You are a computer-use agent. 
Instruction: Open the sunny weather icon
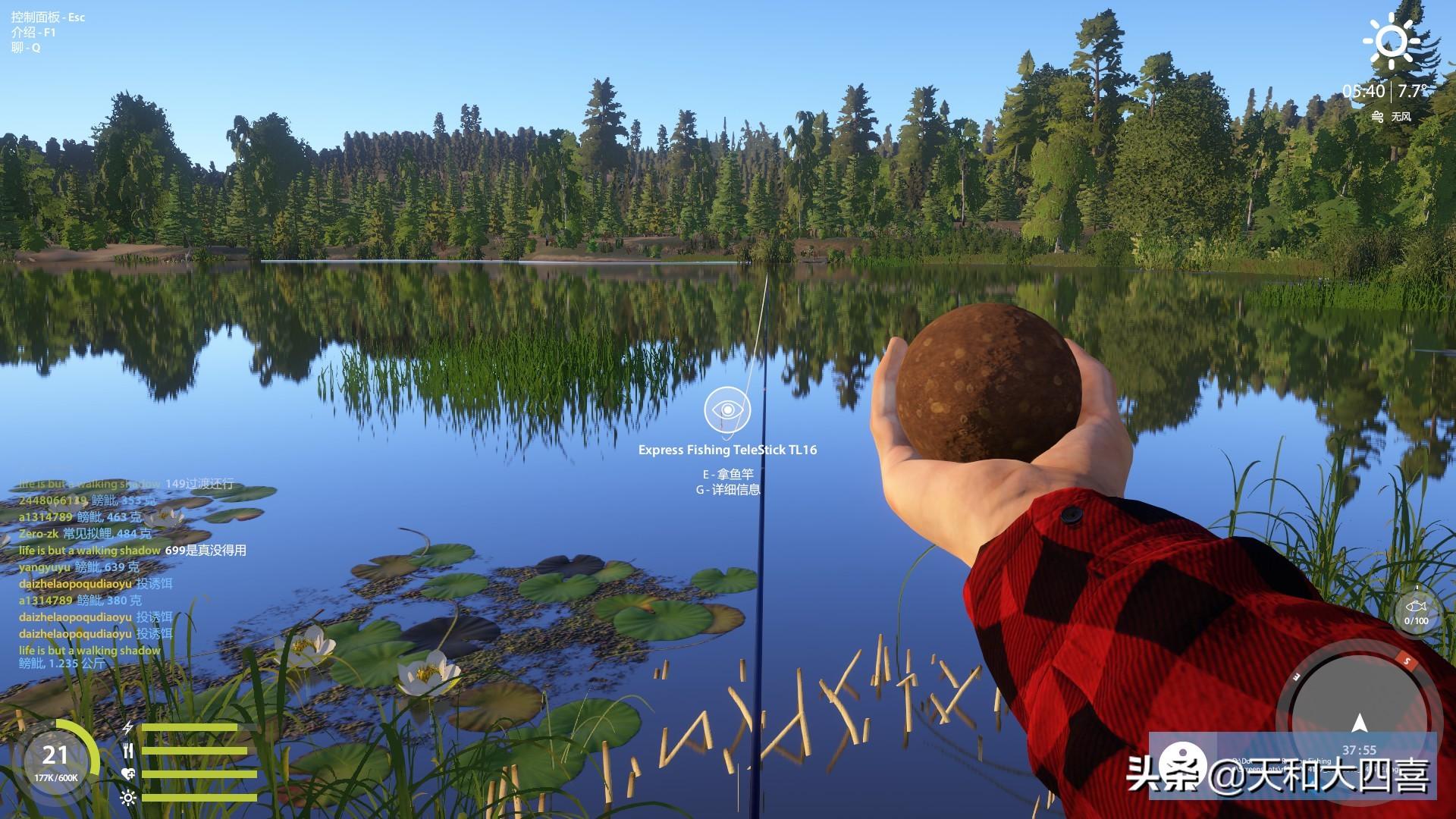point(1391,40)
